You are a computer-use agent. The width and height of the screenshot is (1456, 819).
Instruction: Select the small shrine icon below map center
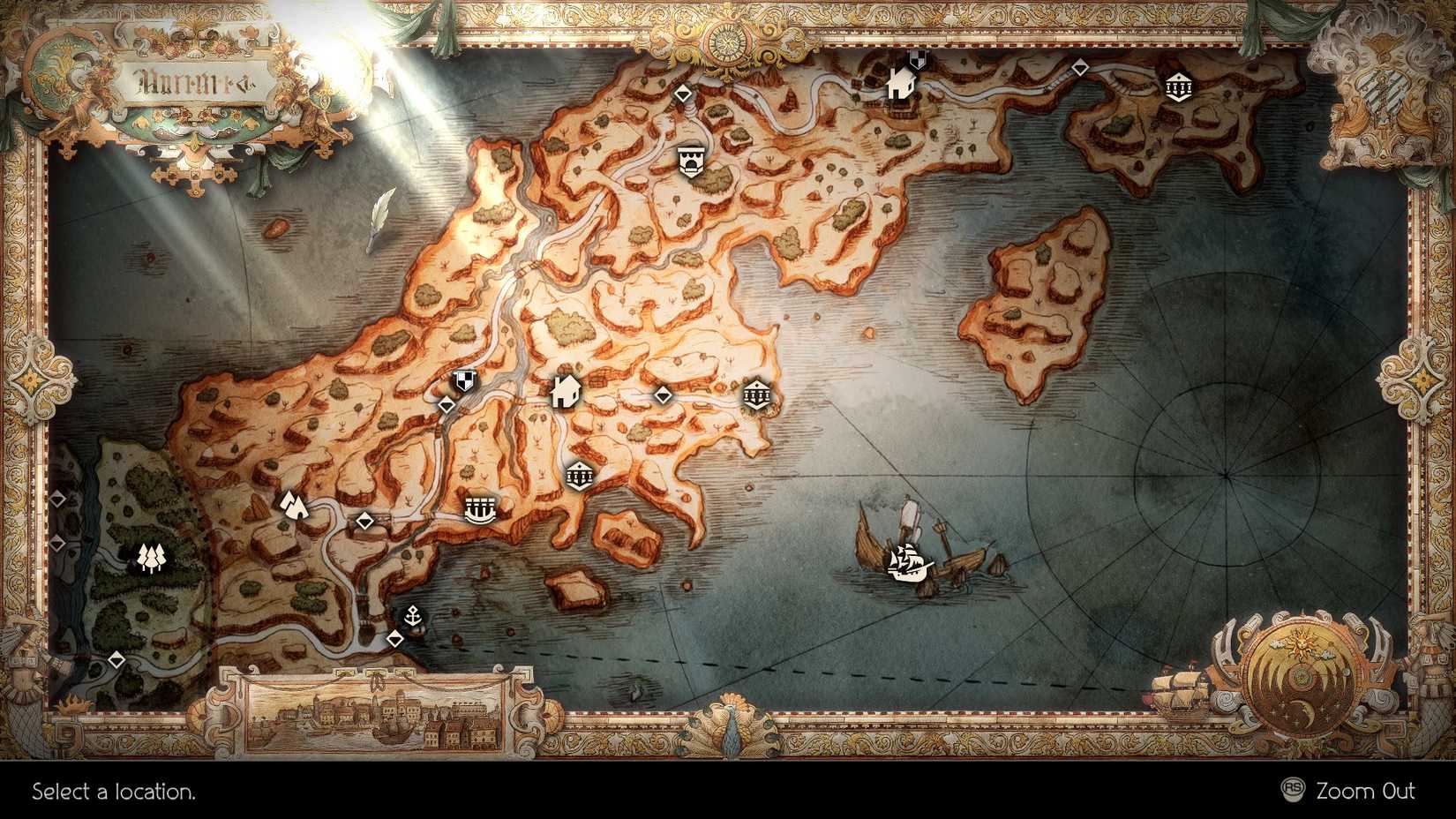[x=580, y=477]
